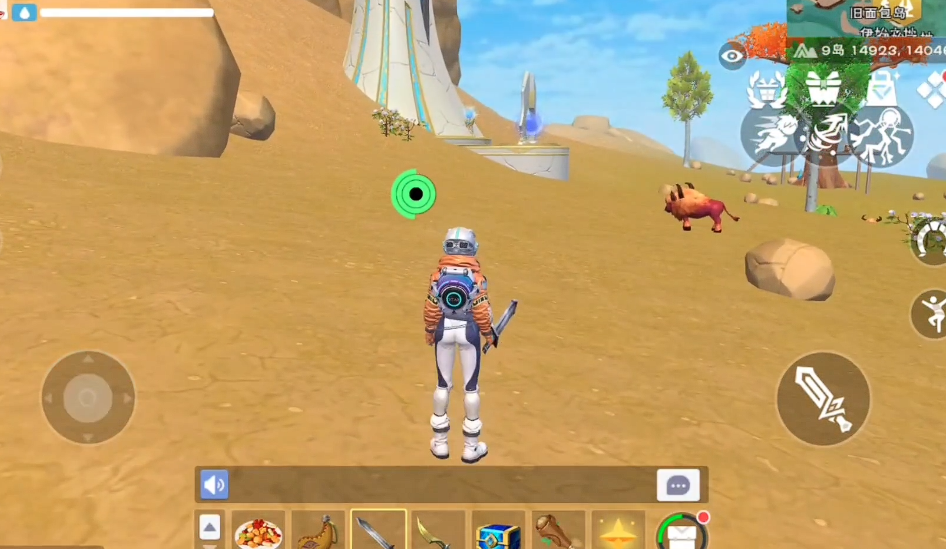
Task: Select the wooden club hotbar slot
Action: click(557, 531)
